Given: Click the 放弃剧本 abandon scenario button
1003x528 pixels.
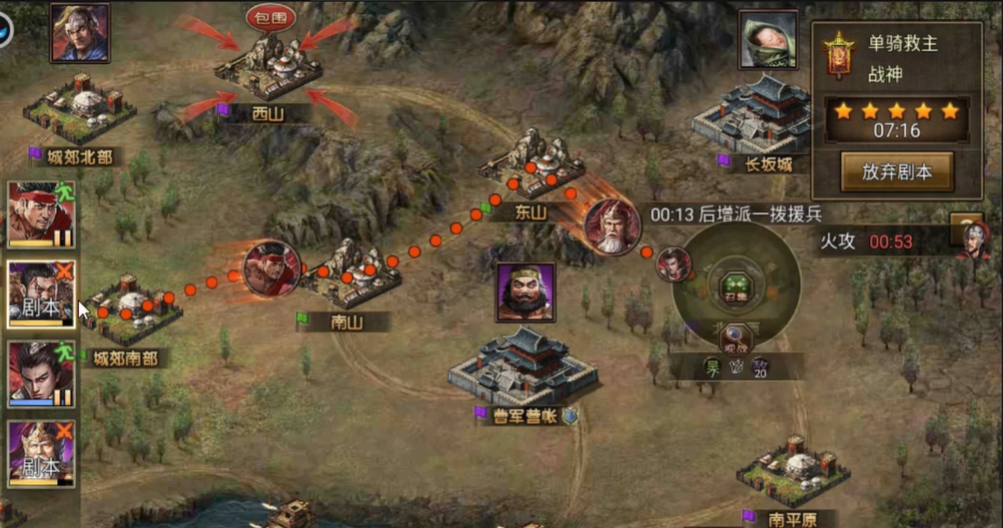Looking at the screenshot, I should pyautogui.click(x=896, y=170).
